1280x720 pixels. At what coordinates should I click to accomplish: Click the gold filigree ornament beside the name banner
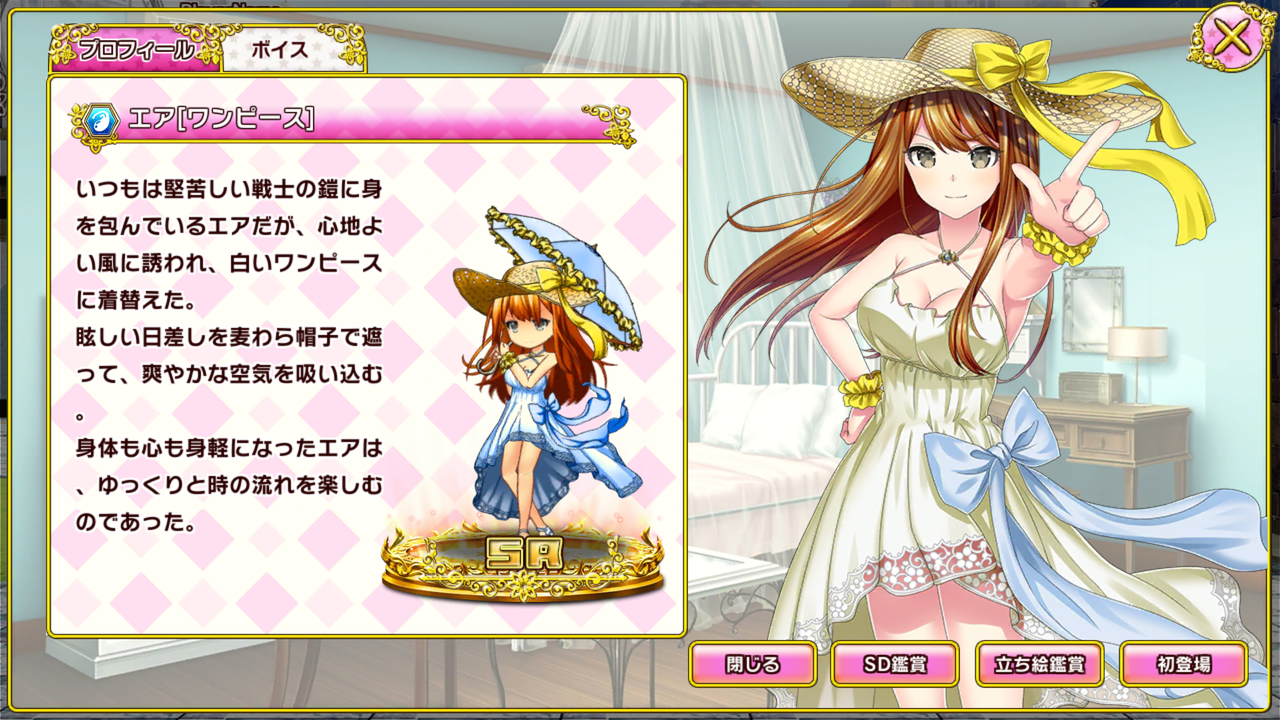point(77,120)
